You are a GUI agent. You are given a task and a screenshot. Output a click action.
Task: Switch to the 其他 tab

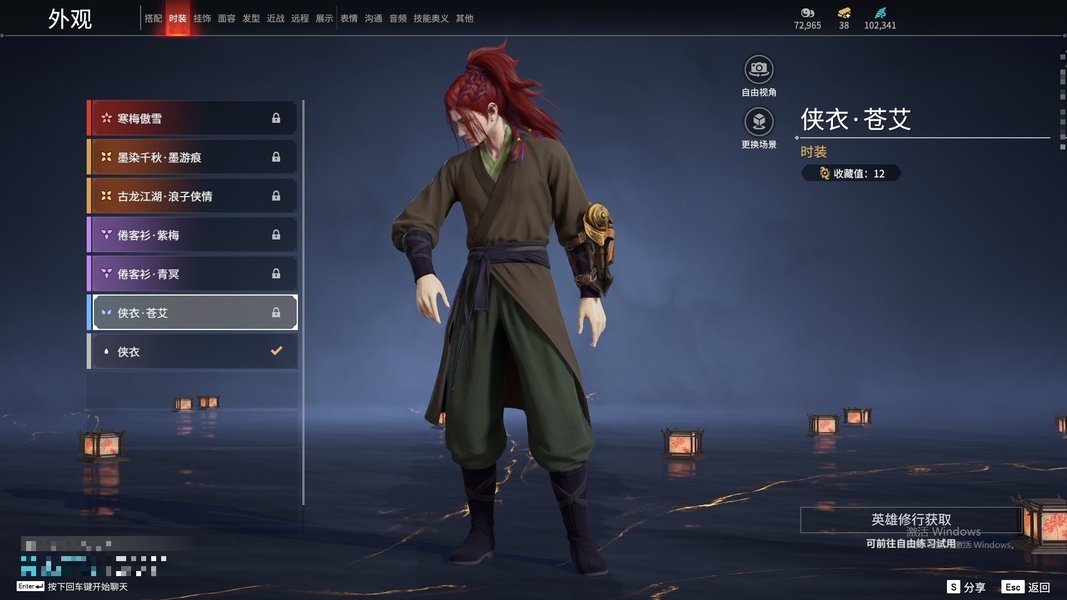tap(465, 18)
